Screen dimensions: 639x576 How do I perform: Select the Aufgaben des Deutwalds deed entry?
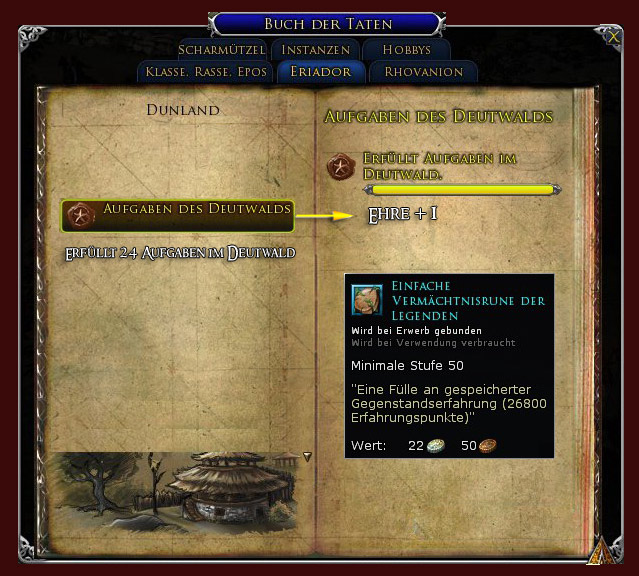pyautogui.click(x=178, y=214)
